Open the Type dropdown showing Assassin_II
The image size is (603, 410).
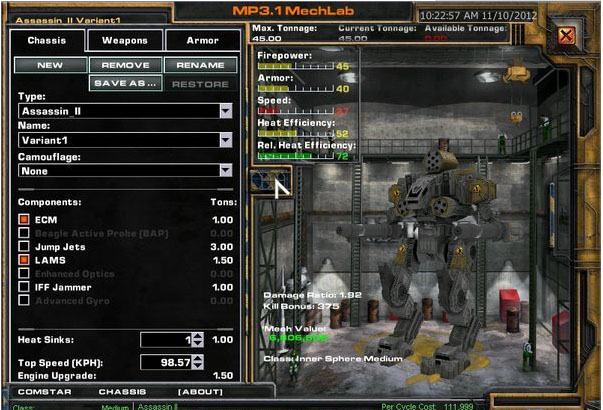click(x=225, y=112)
